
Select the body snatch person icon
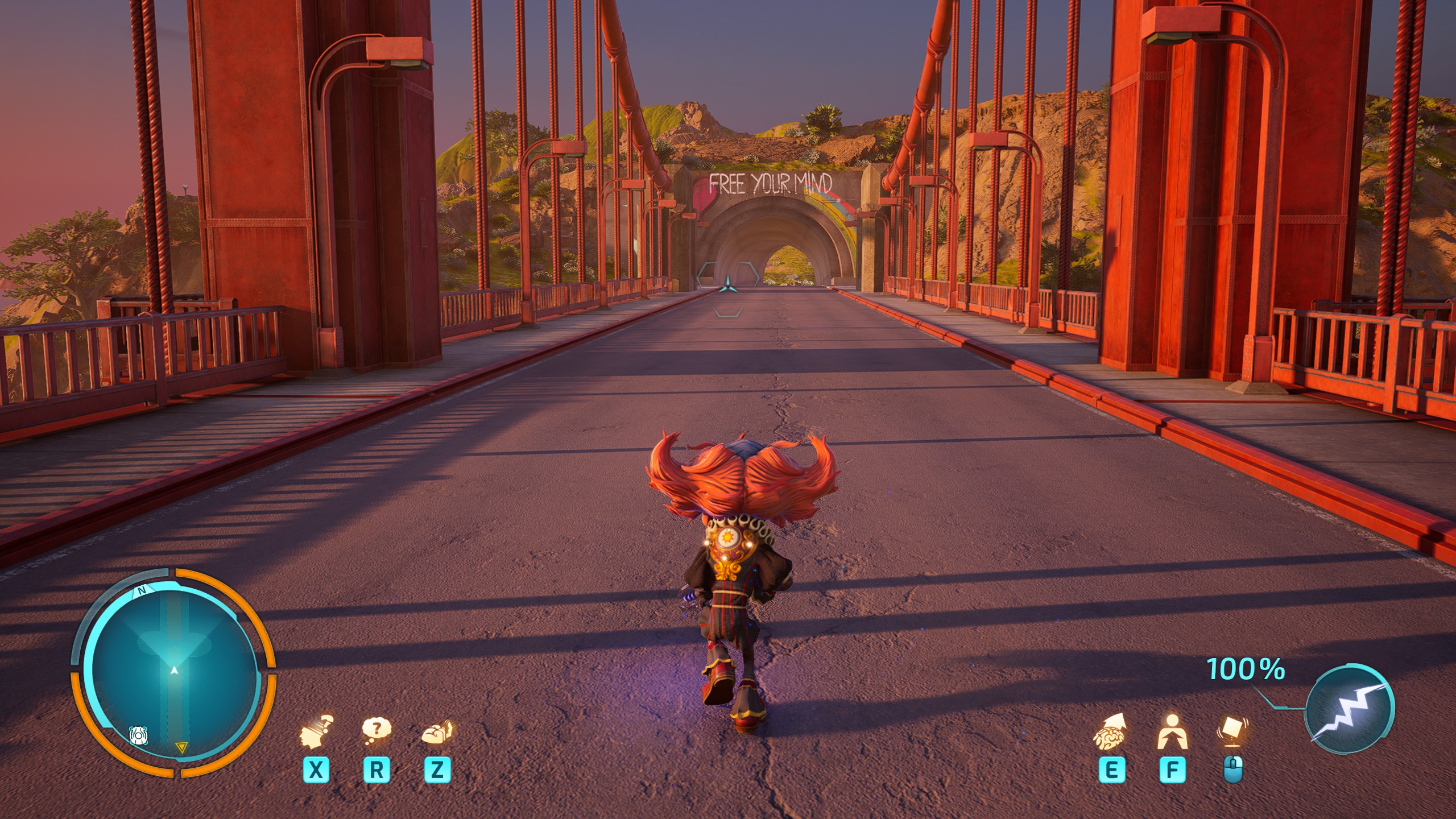coord(1172,733)
